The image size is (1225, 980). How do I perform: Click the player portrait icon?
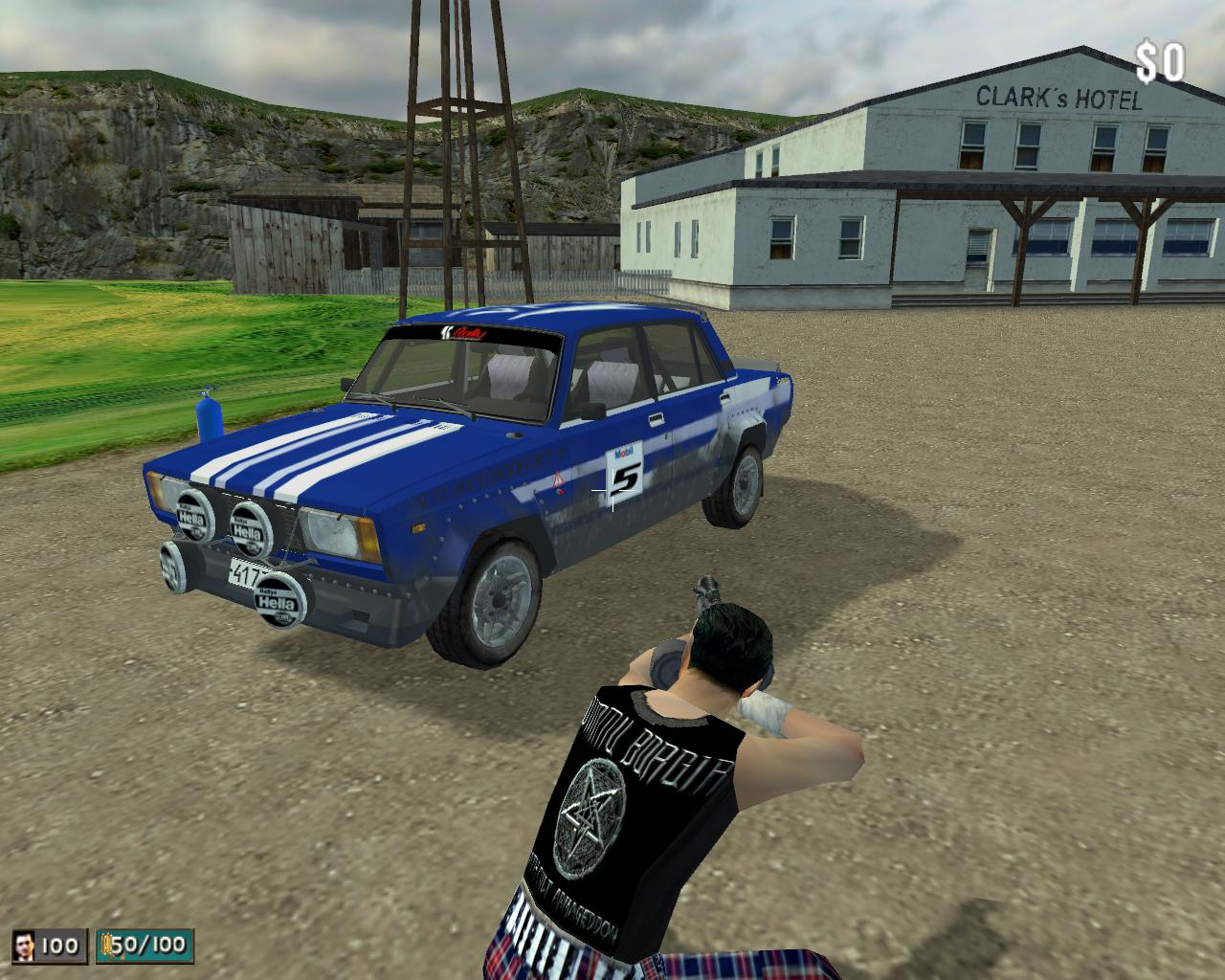coord(26,946)
